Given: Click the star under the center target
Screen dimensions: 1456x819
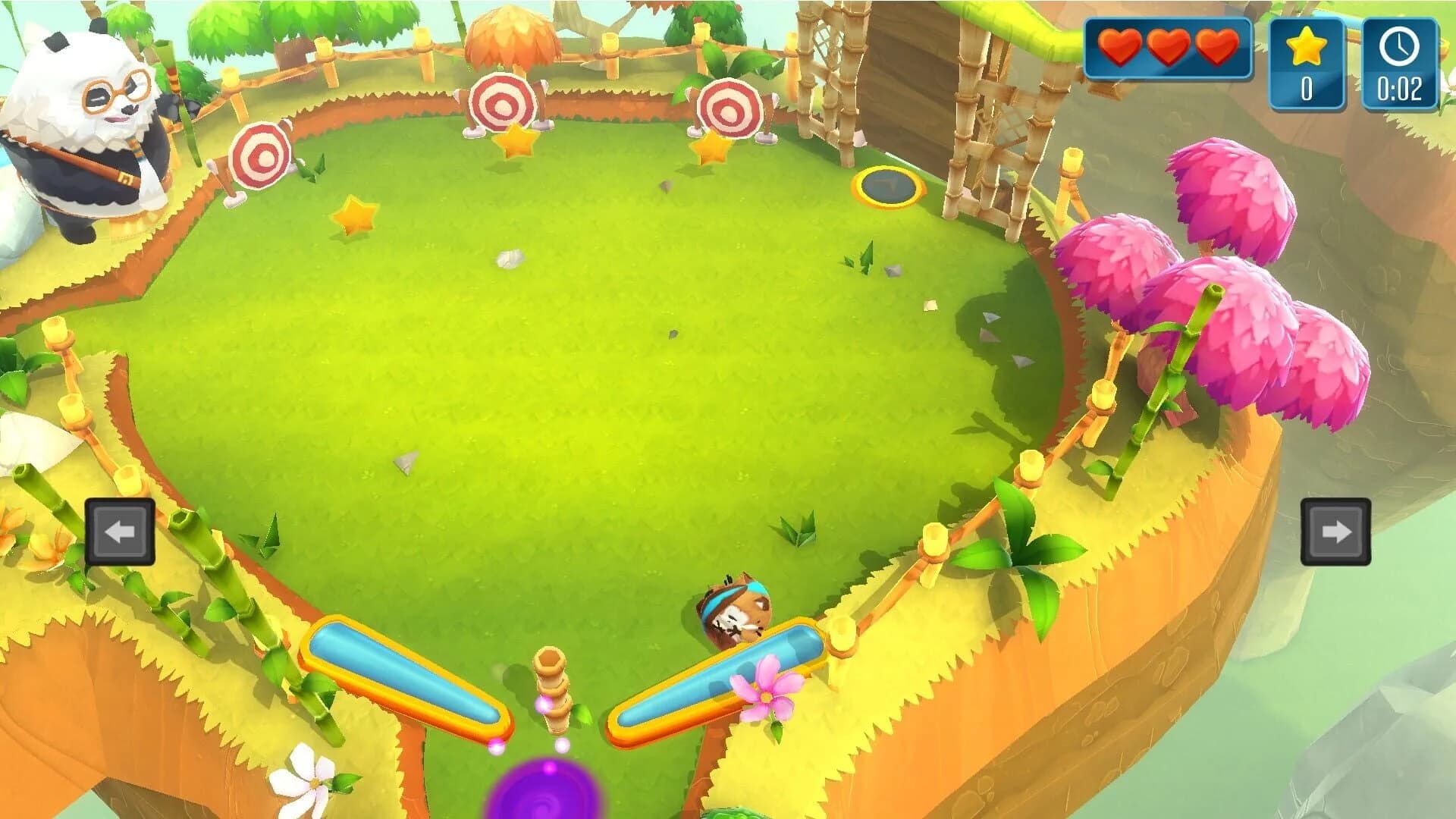Looking at the screenshot, I should tap(515, 140).
